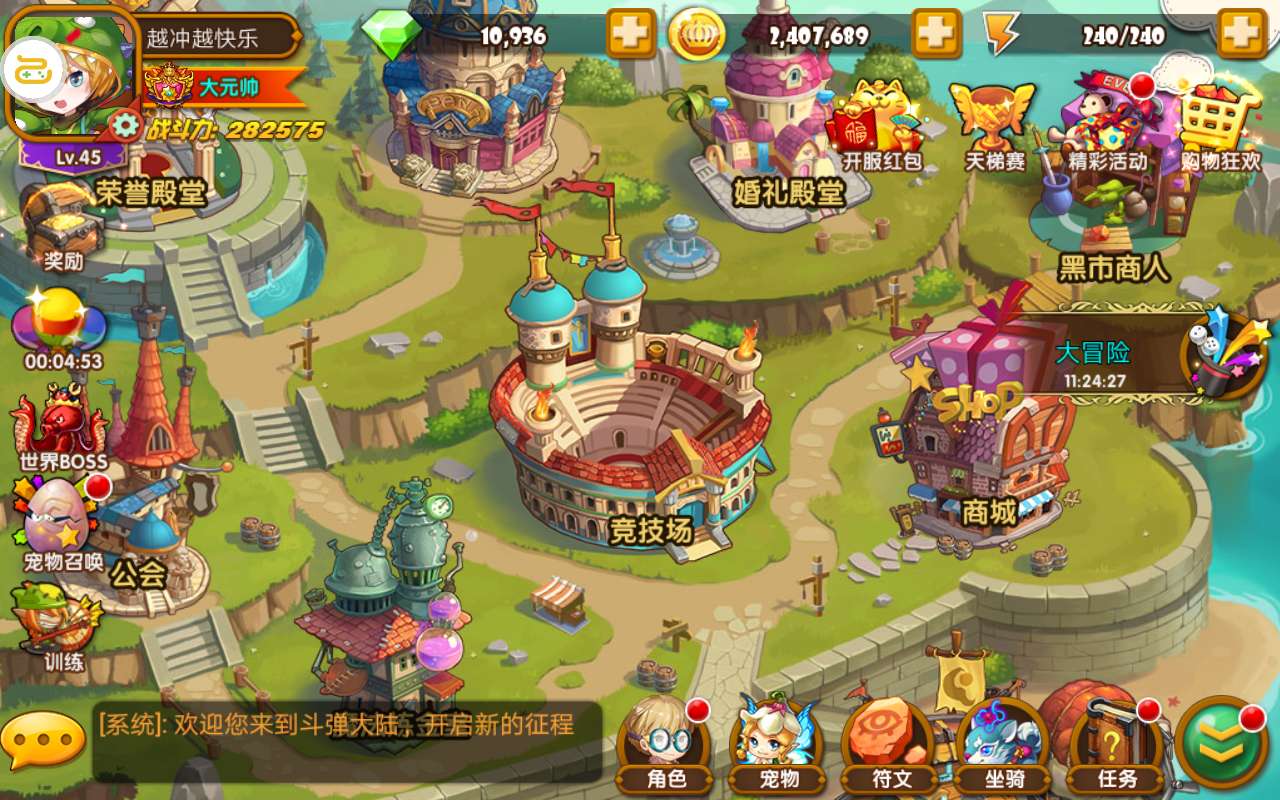Open the 符文 rune menu
Image resolution: width=1280 pixels, height=800 pixels.
coord(891,745)
